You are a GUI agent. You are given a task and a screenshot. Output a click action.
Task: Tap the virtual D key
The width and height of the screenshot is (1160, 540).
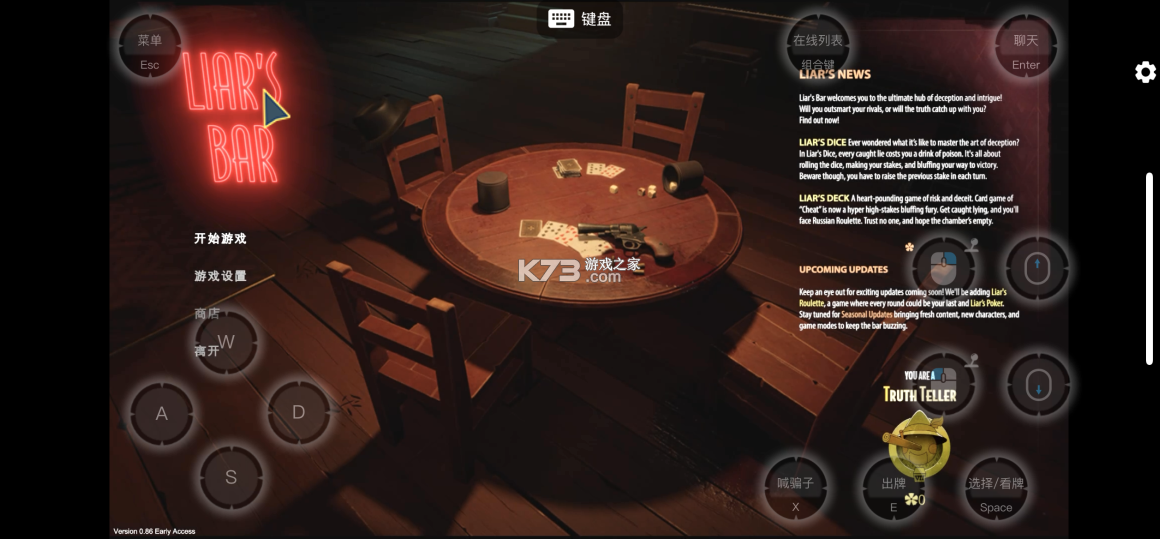click(x=298, y=412)
